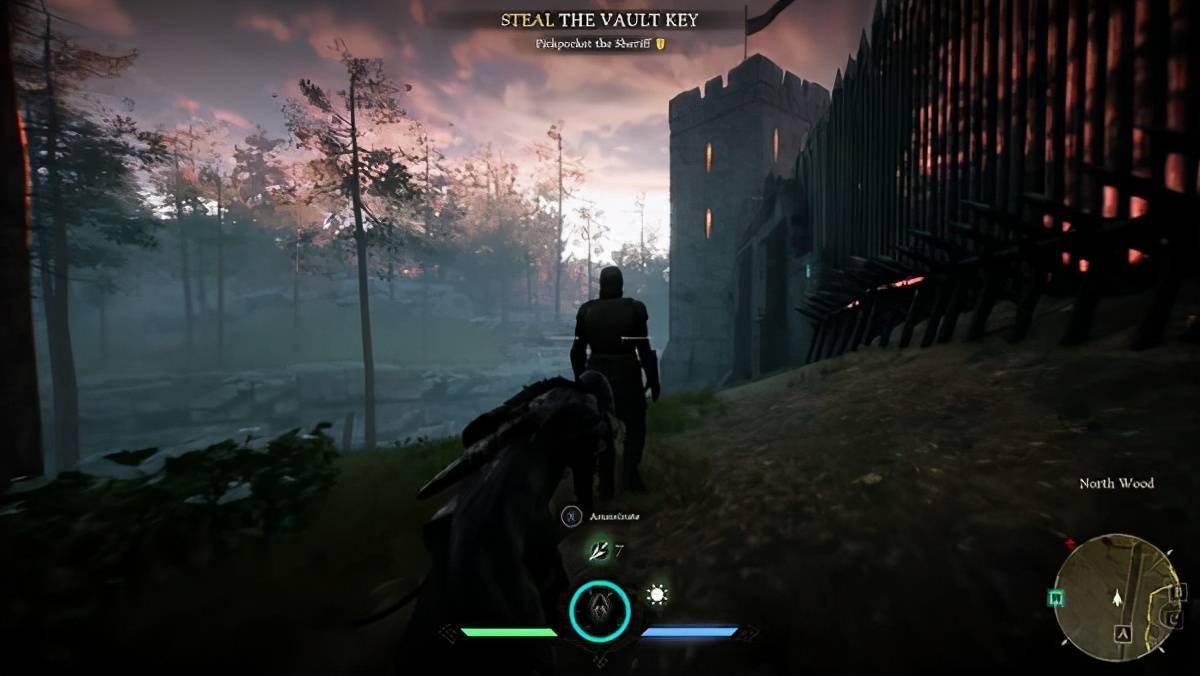Click the white player arrow on the minimap
This screenshot has height=676, width=1200.
coord(1117,597)
